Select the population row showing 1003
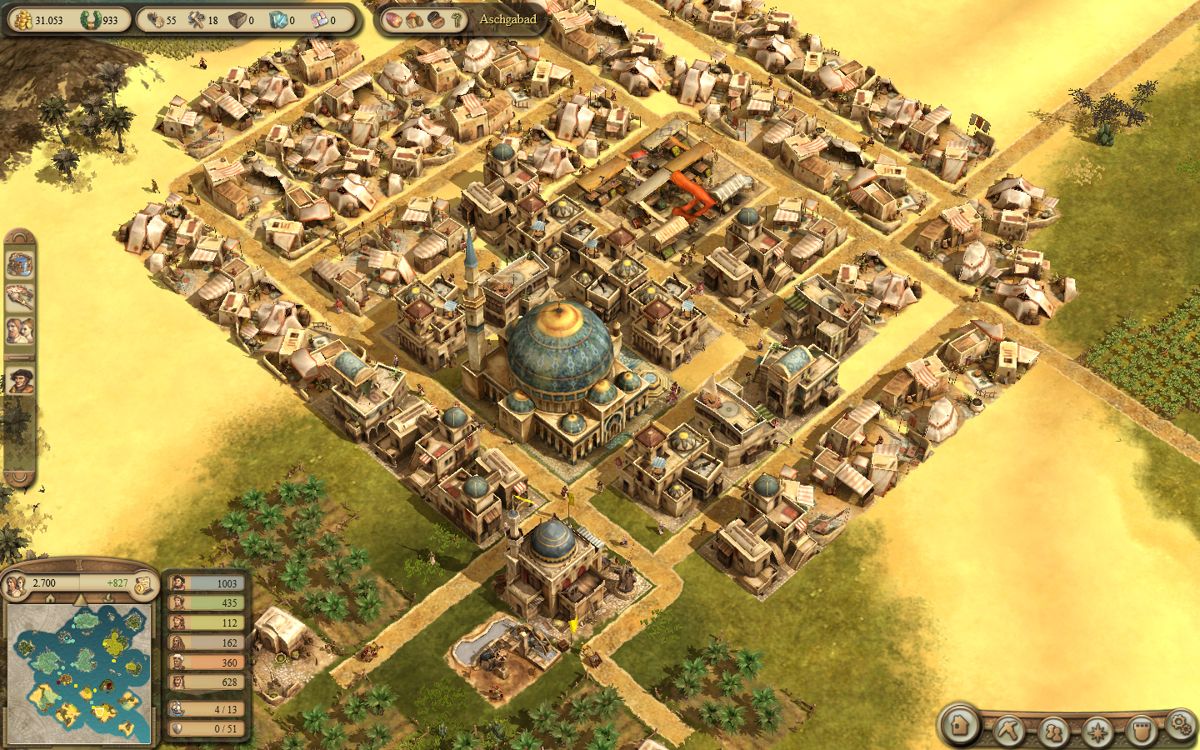This screenshot has width=1200, height=750. point(205,584)
